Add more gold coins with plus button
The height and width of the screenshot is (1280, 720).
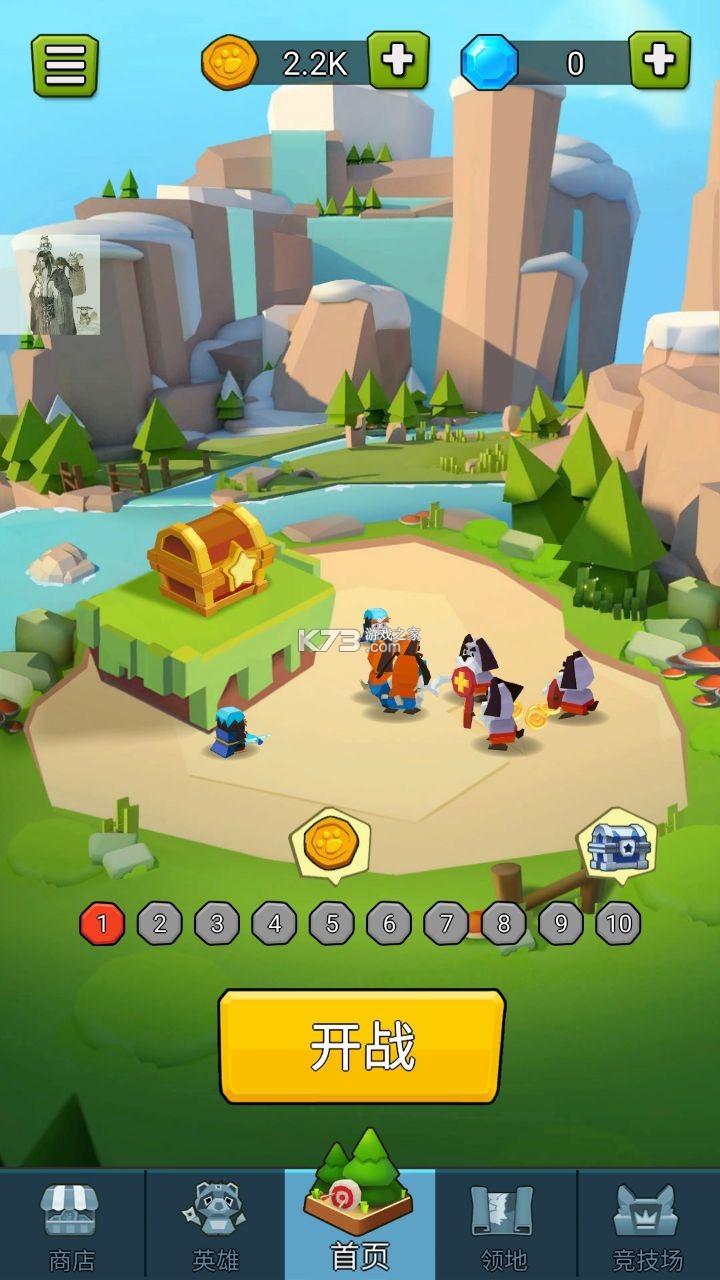398,61
